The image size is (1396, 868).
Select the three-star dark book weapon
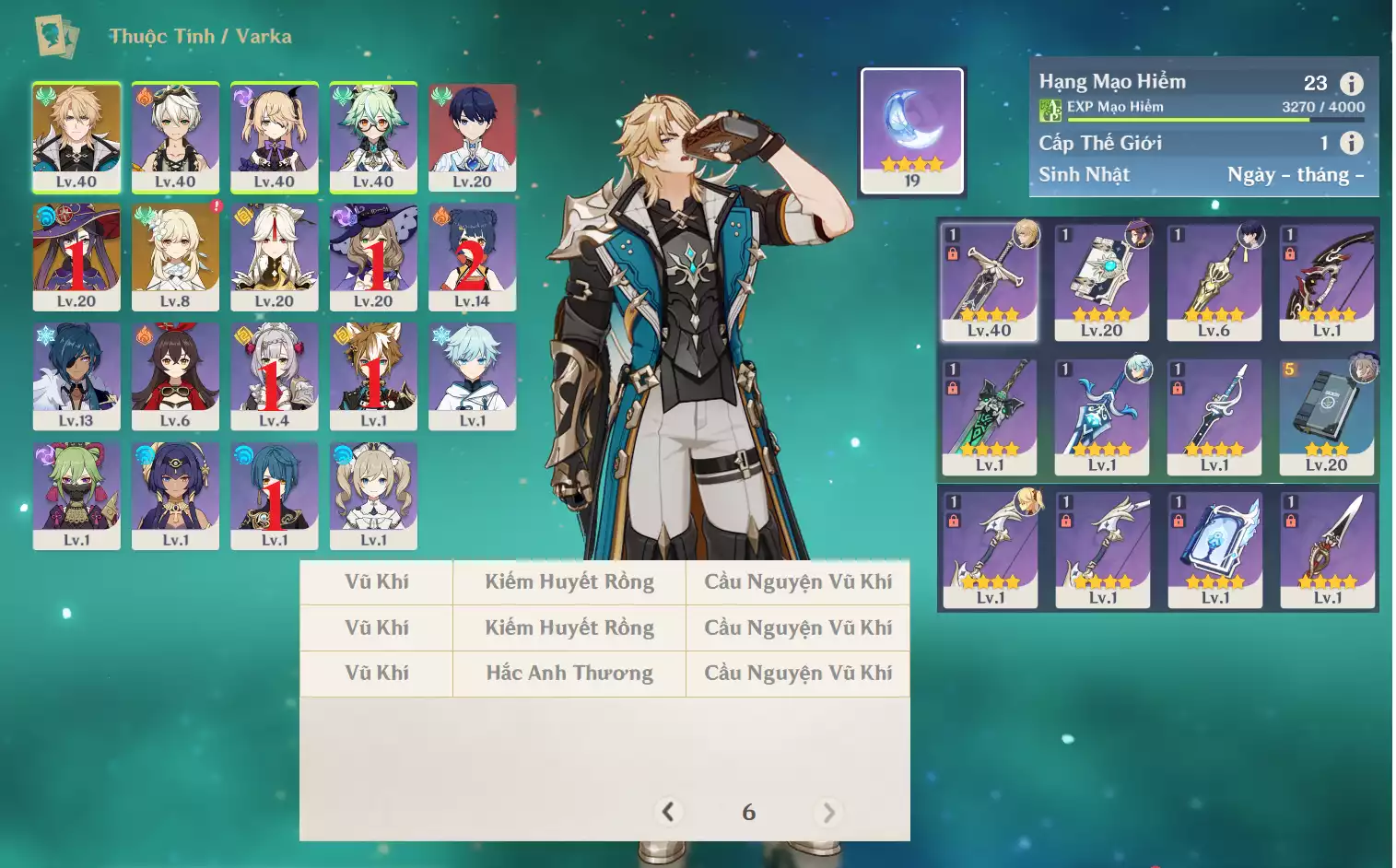pyautogui.click(x=1327, y=416)
